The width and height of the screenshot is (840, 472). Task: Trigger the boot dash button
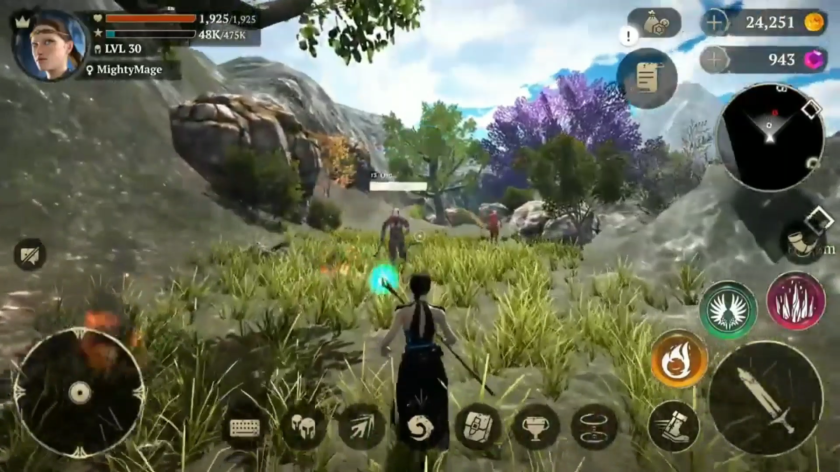[674, 426]
